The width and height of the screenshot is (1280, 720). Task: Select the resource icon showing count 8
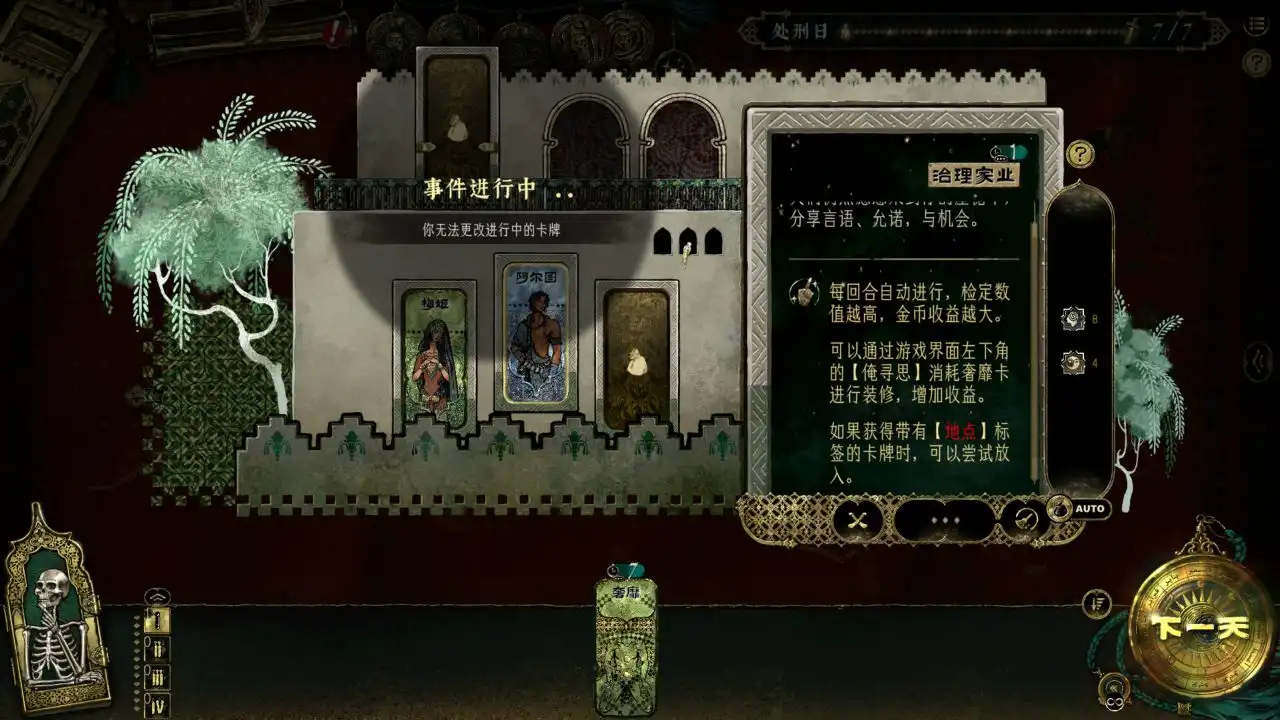(1072, 320)
